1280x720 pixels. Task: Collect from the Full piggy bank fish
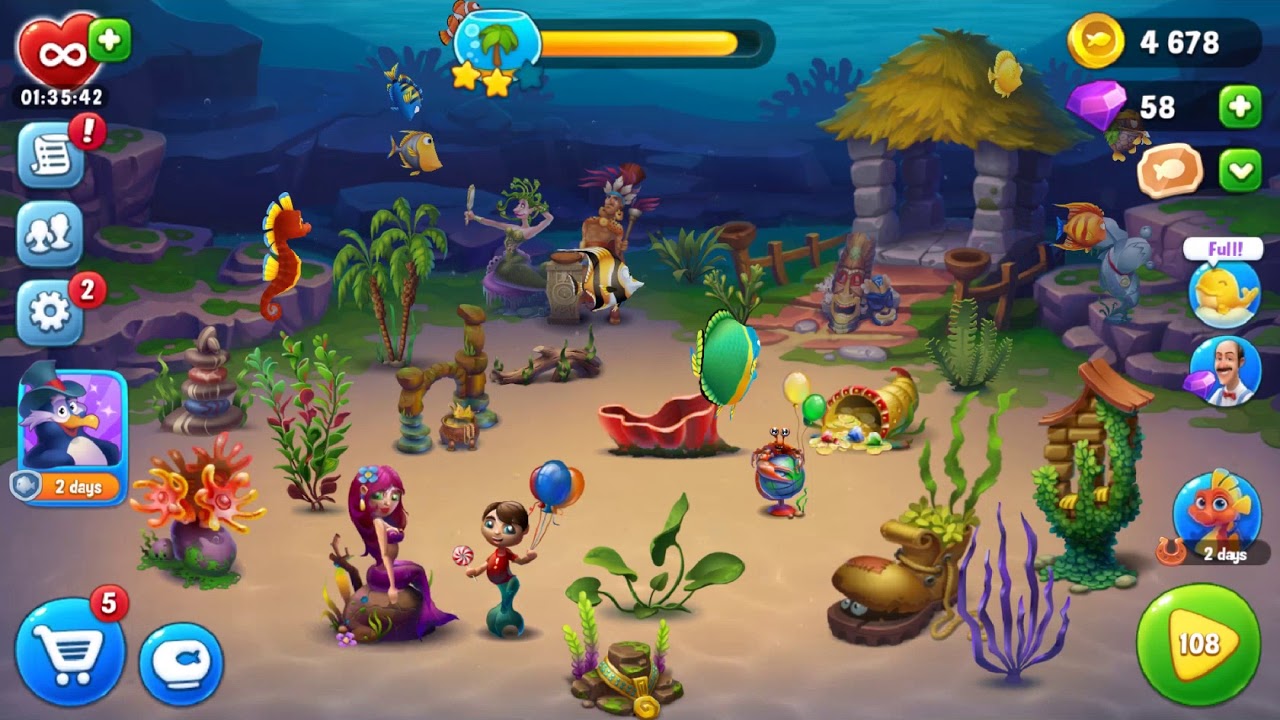coord(1224,288)
